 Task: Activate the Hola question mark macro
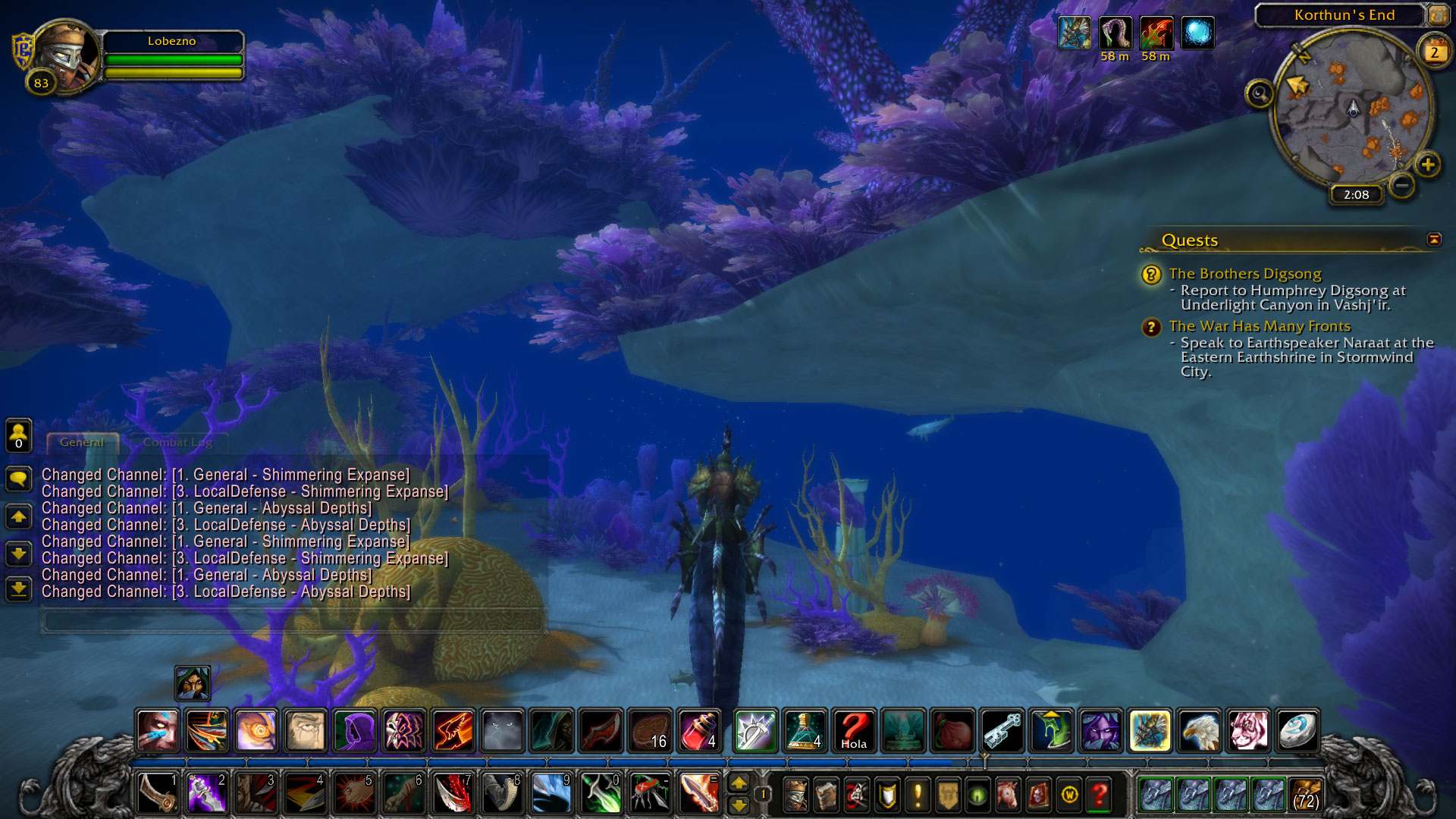(x=853, y=730)
